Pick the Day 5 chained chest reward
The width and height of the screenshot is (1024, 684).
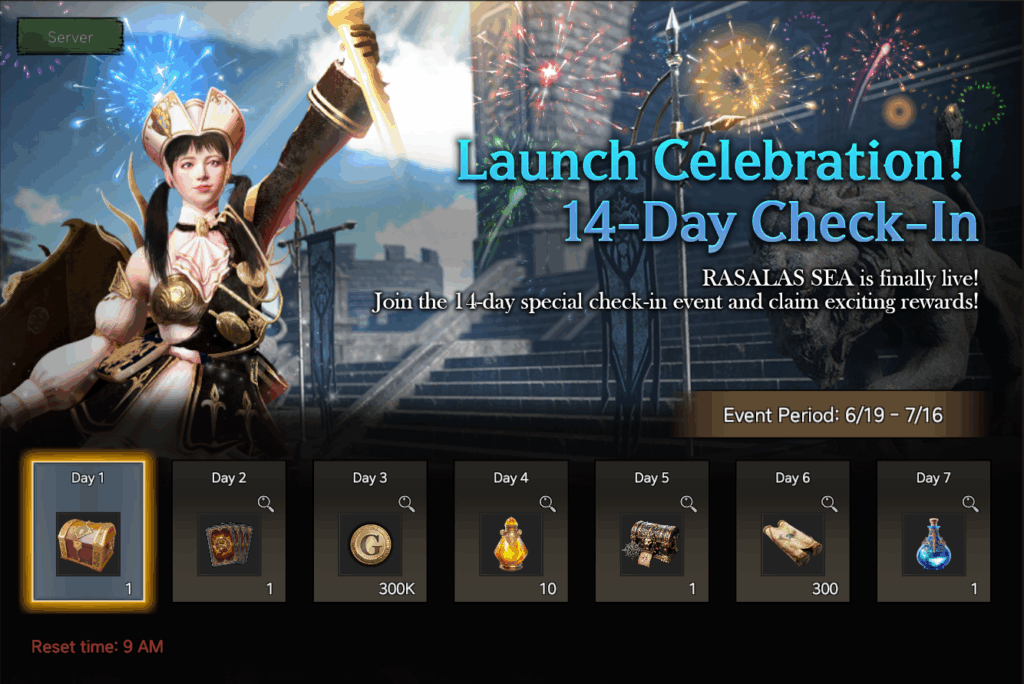coord(652,543)
